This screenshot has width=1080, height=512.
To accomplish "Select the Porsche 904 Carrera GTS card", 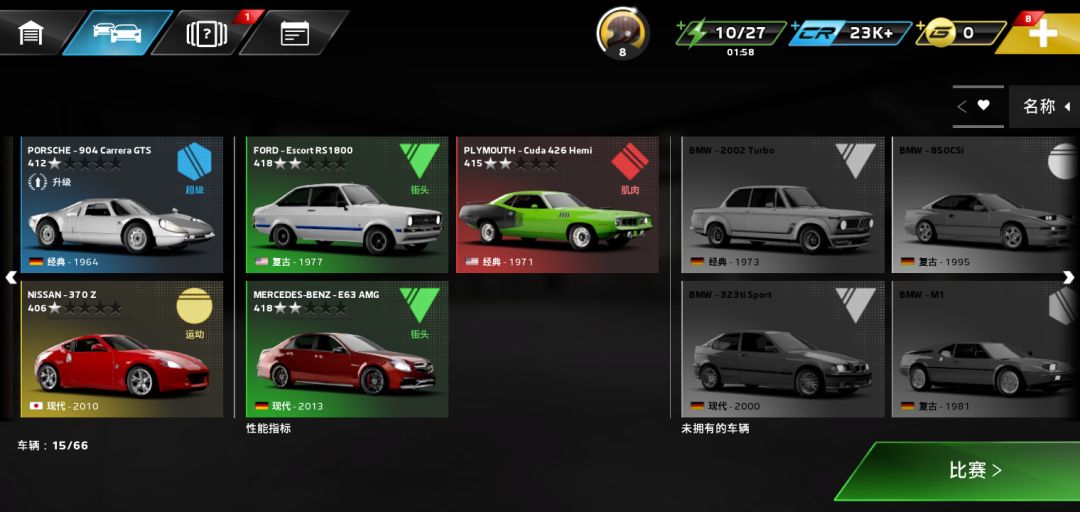I will pyautogui.click(x=122, y=205).
